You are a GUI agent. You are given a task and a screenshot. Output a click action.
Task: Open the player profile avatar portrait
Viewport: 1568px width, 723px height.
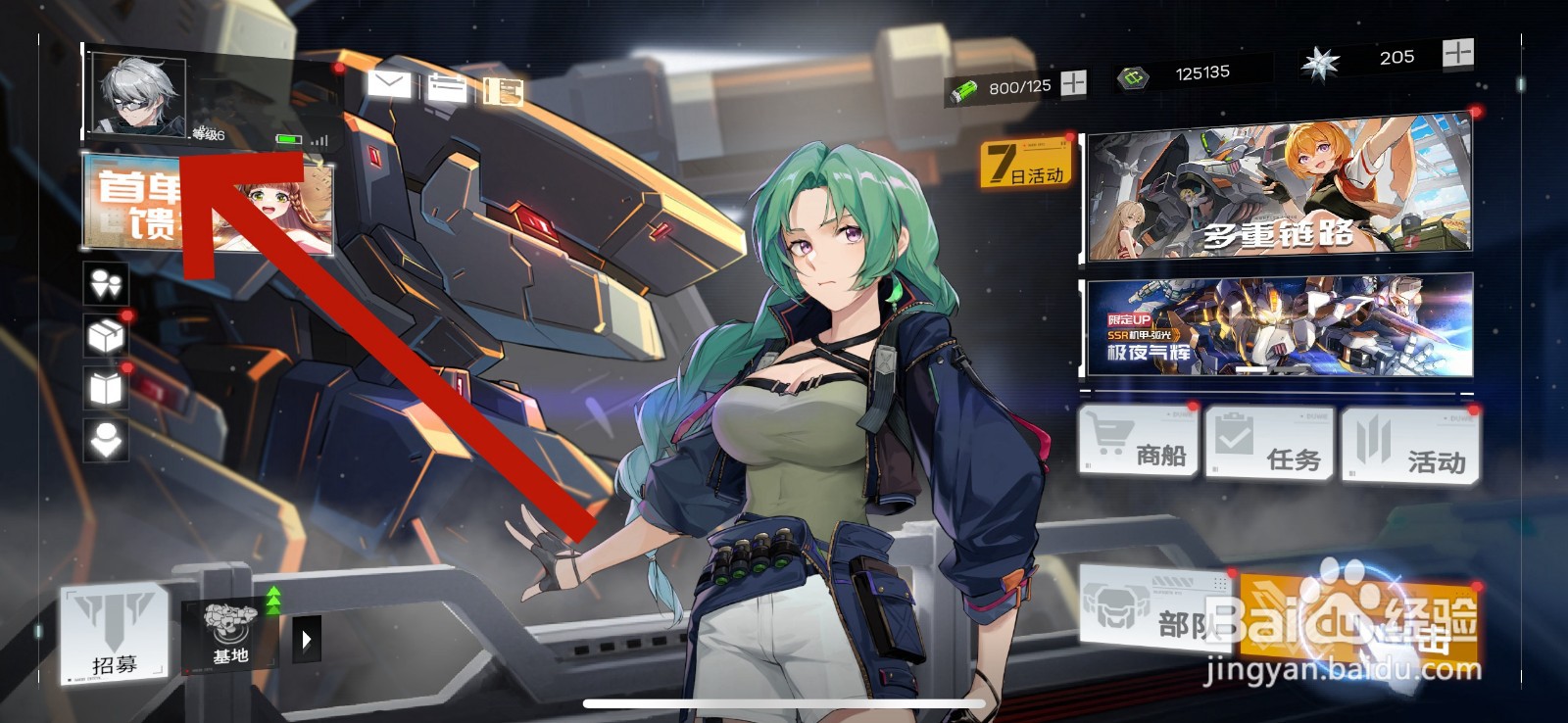tap(137, 96)
